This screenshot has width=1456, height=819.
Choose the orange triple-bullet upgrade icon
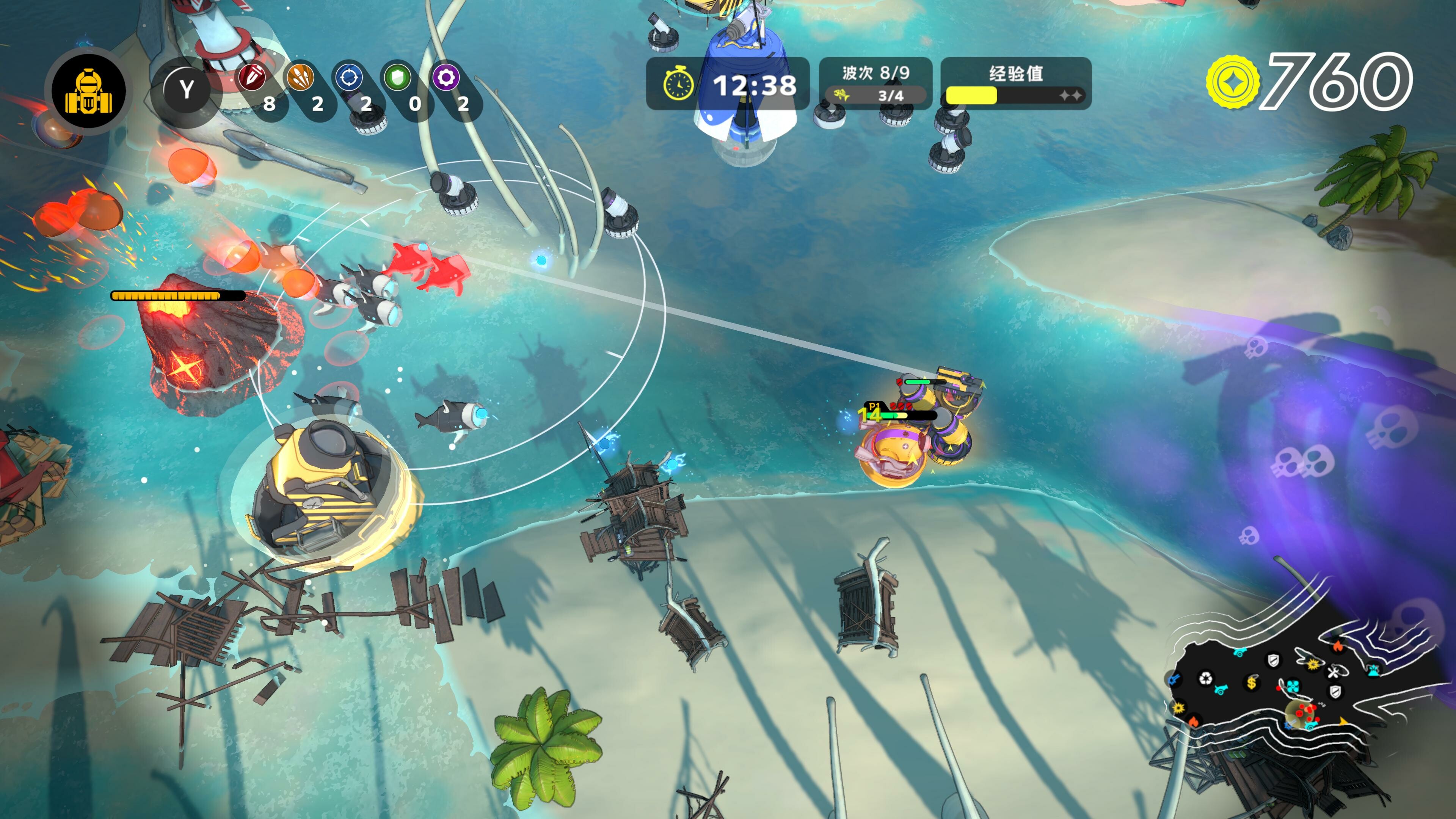300,76
